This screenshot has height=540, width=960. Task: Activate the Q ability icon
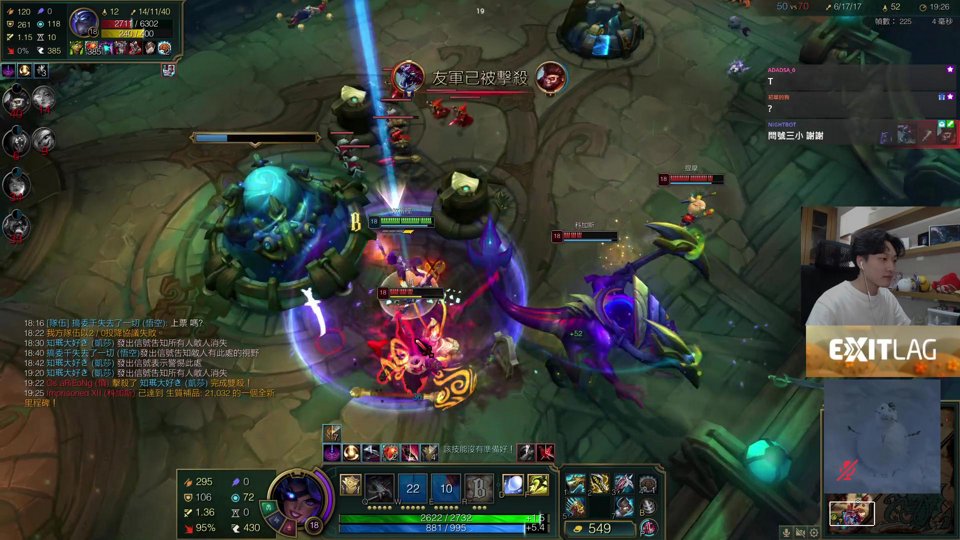pos(380,487)
